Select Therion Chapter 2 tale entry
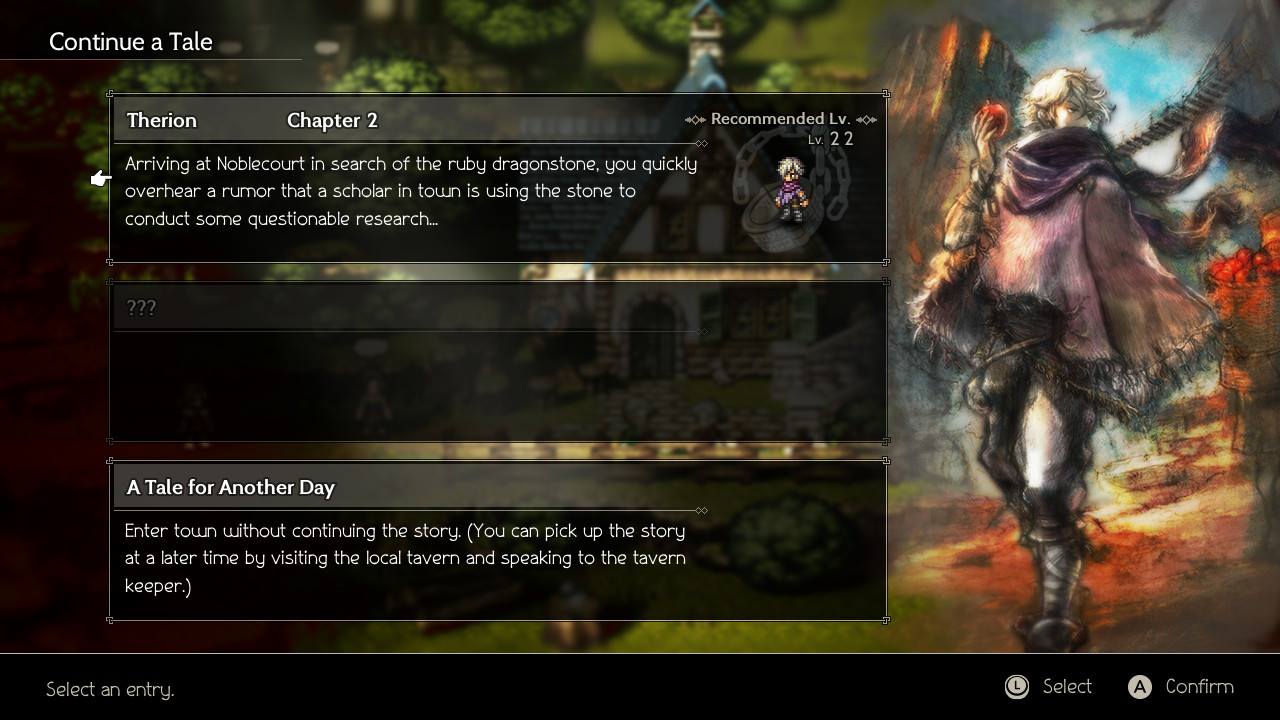 click(x=497, y=178)
